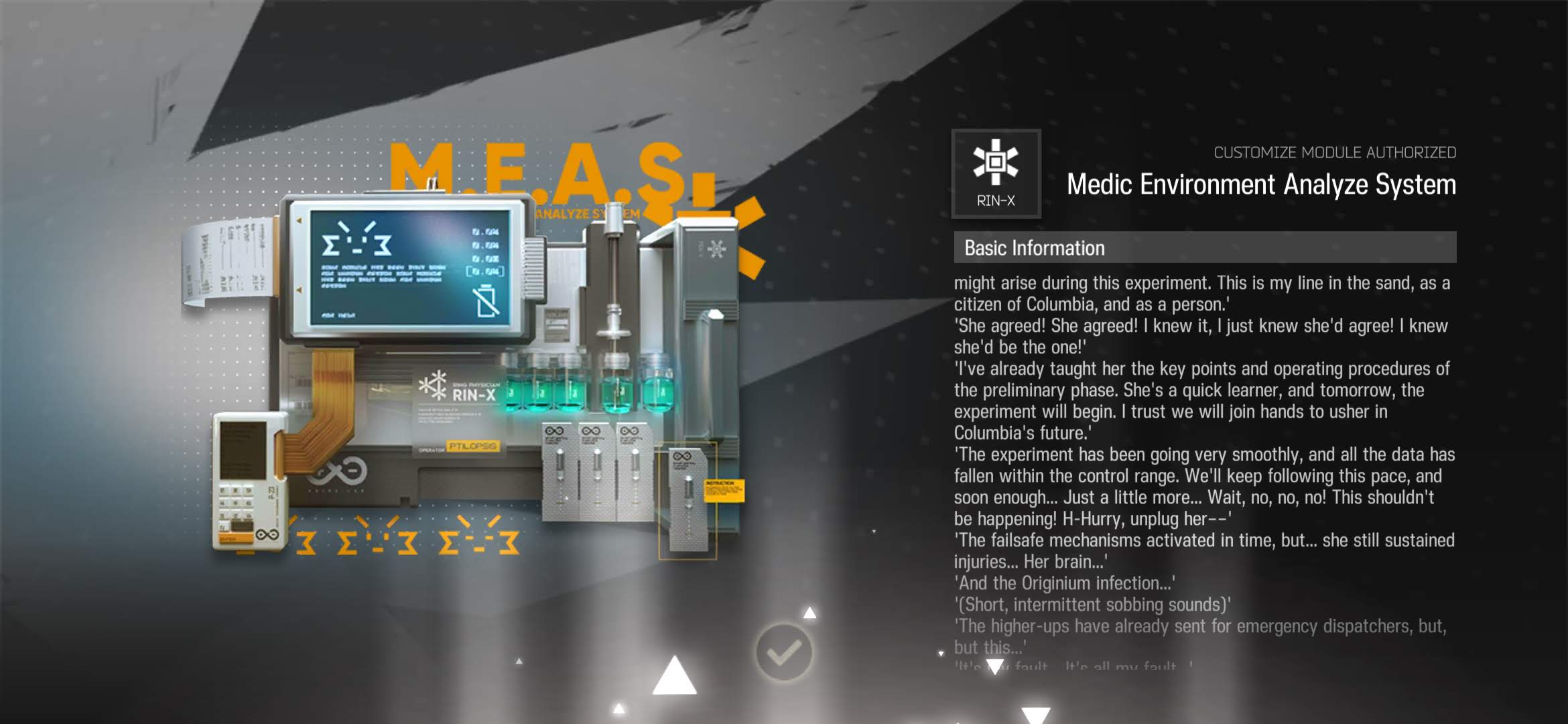
Task: Confirm with the round checkmark button
Action: click(783, 652)
